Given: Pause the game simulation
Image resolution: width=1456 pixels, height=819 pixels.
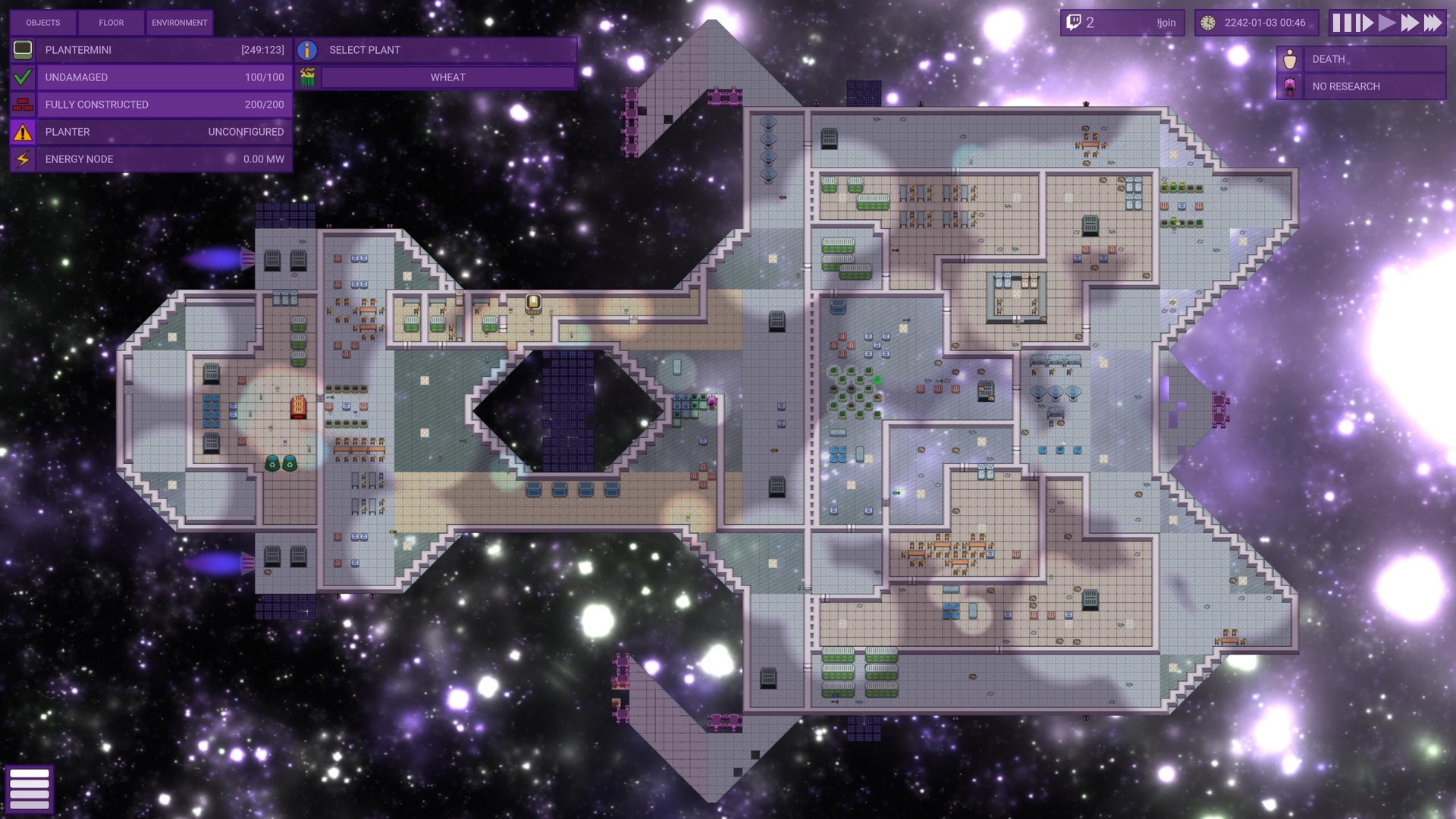Looking at the screenshot, I should [1341, 23].
